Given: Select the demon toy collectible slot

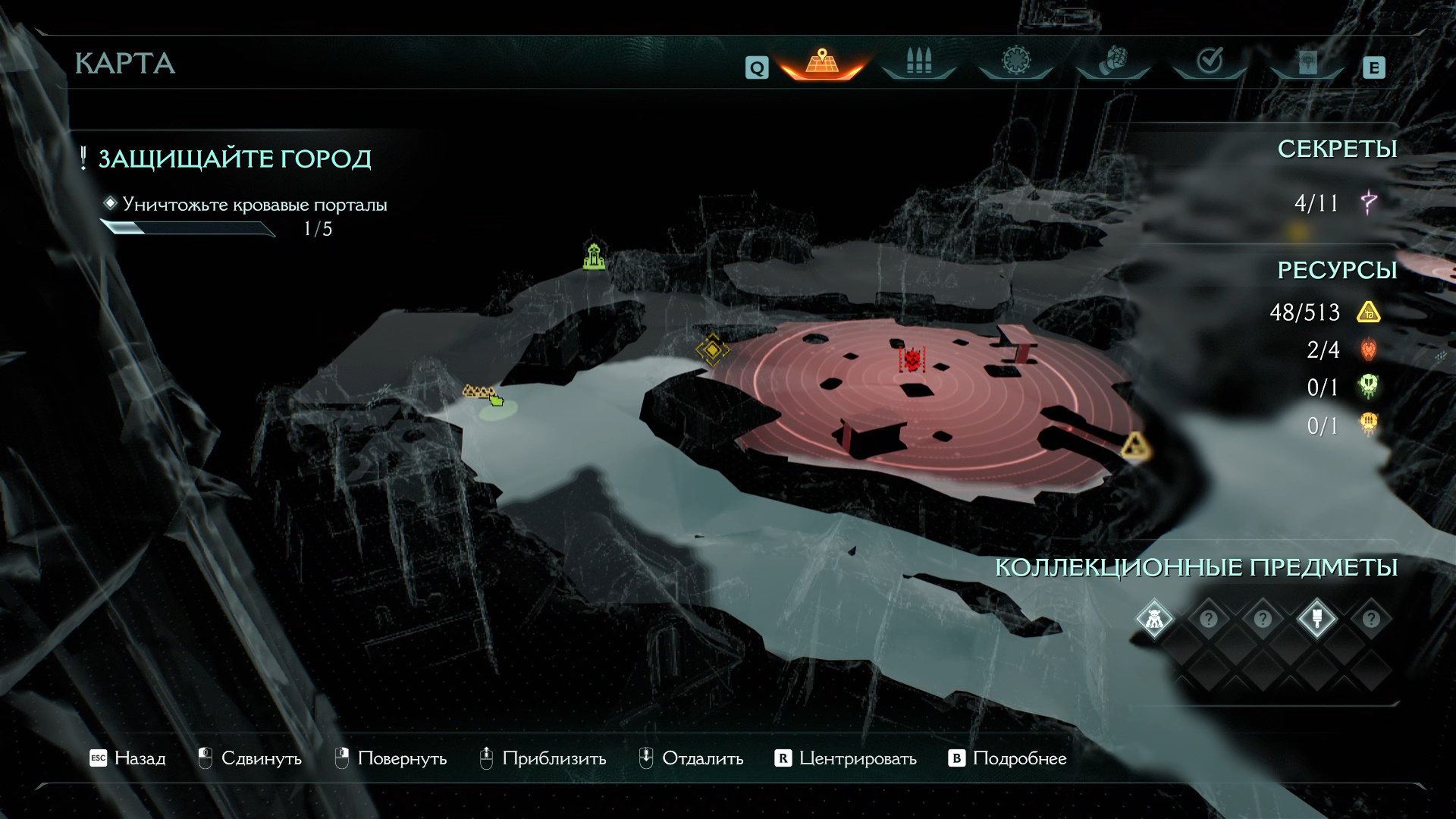Looking at the screenshot, I should click(x=1154, y=619).
